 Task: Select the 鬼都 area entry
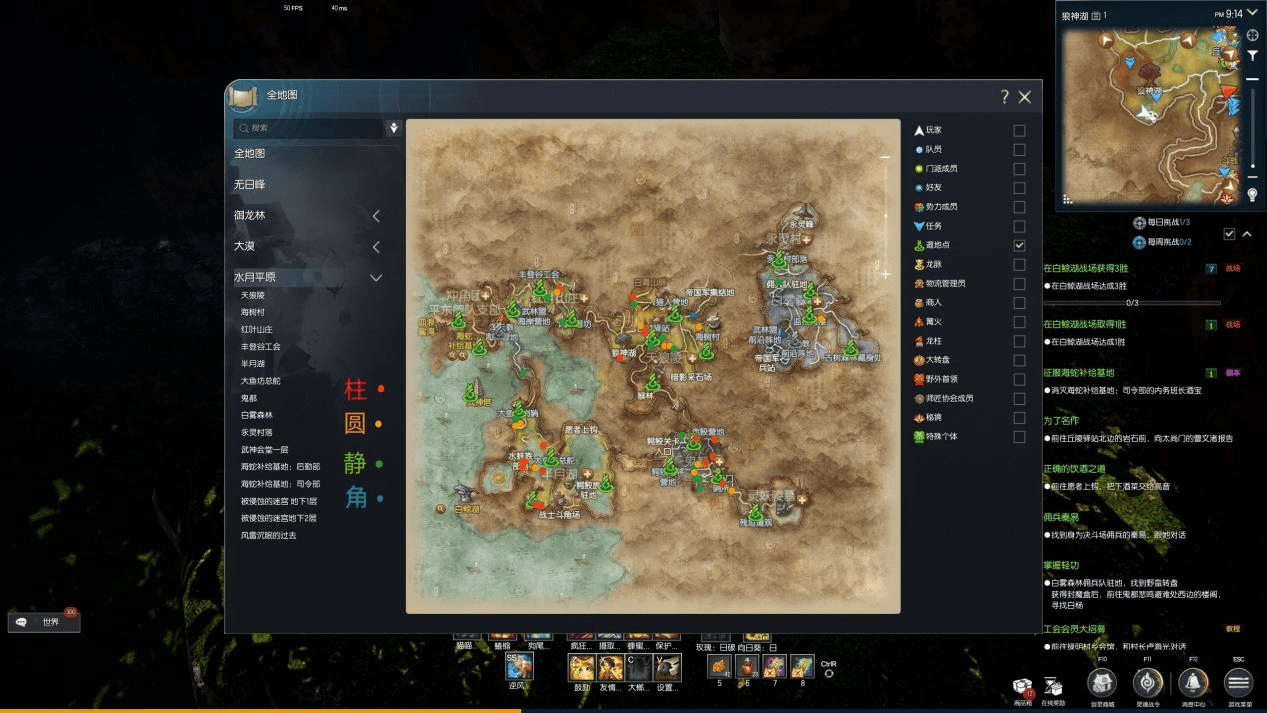pos(249,398)
